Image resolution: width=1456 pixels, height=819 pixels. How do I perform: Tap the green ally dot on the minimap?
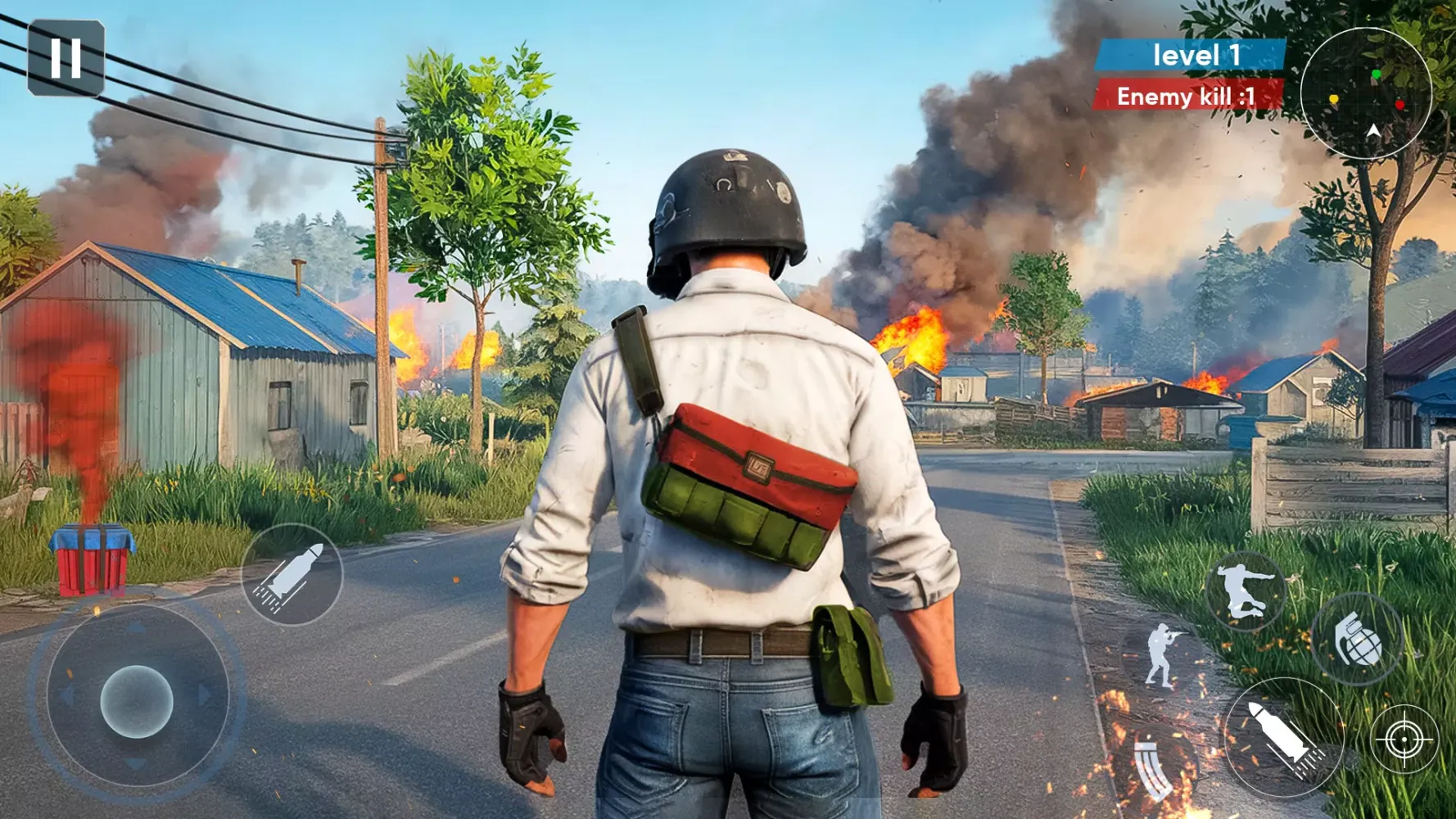(1377, 74)
